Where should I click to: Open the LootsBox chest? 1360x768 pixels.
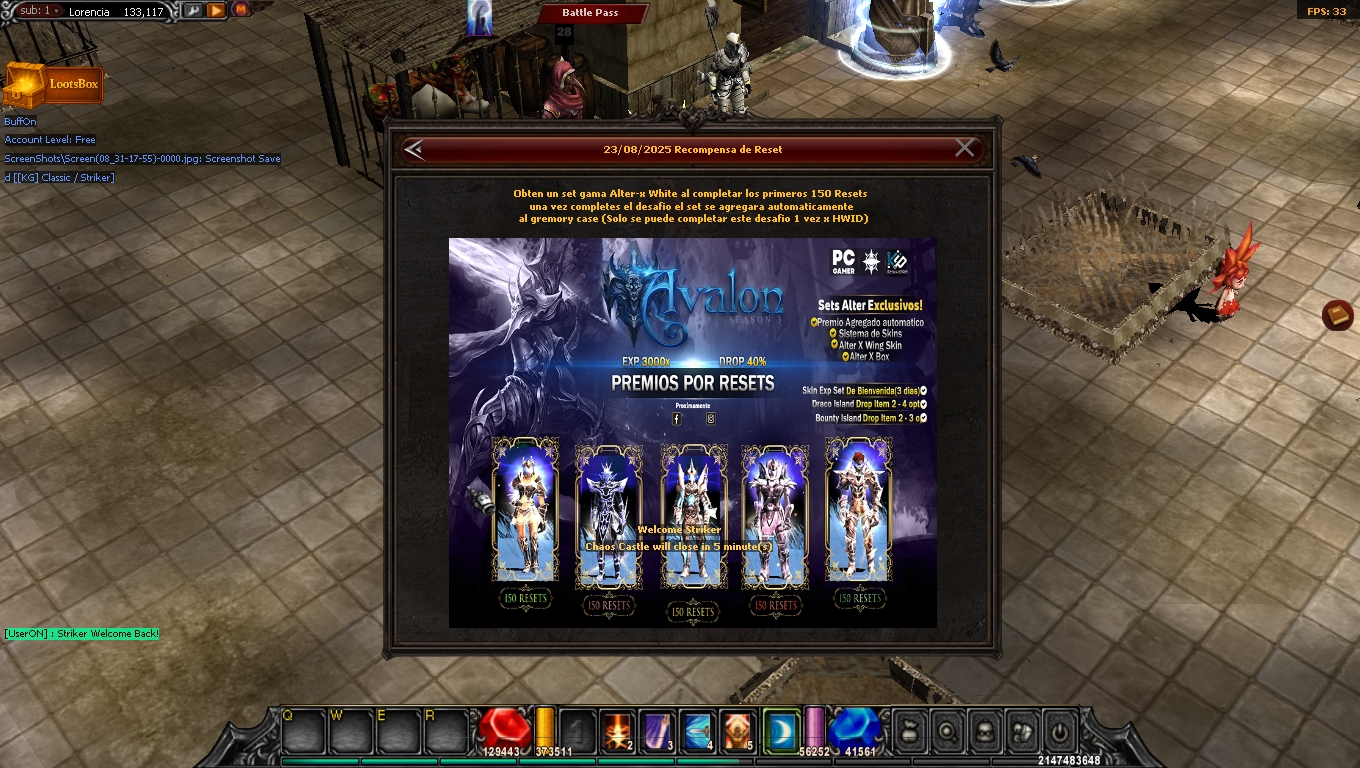(53, 85)
